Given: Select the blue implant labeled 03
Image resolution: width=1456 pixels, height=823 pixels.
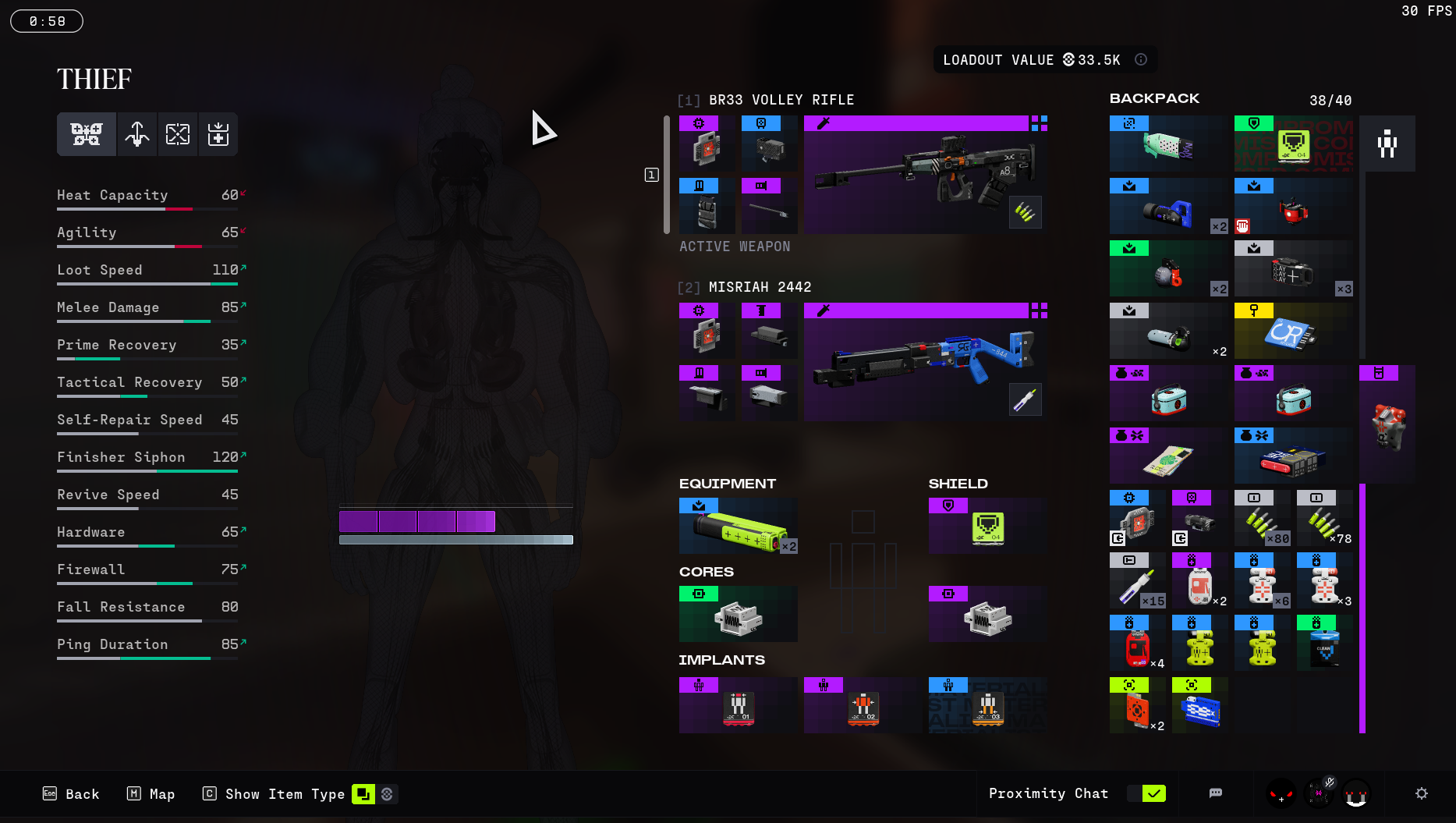Looking at the screenshot, I should [987, 706].
